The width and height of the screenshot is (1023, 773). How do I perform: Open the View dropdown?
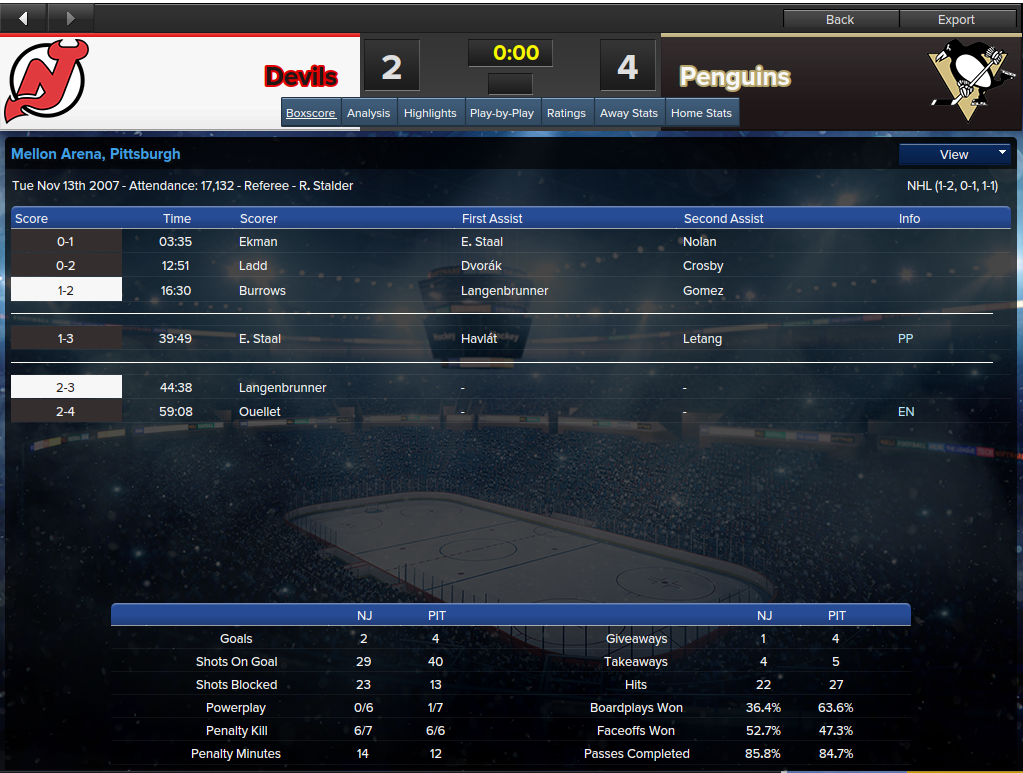point(955,154)
